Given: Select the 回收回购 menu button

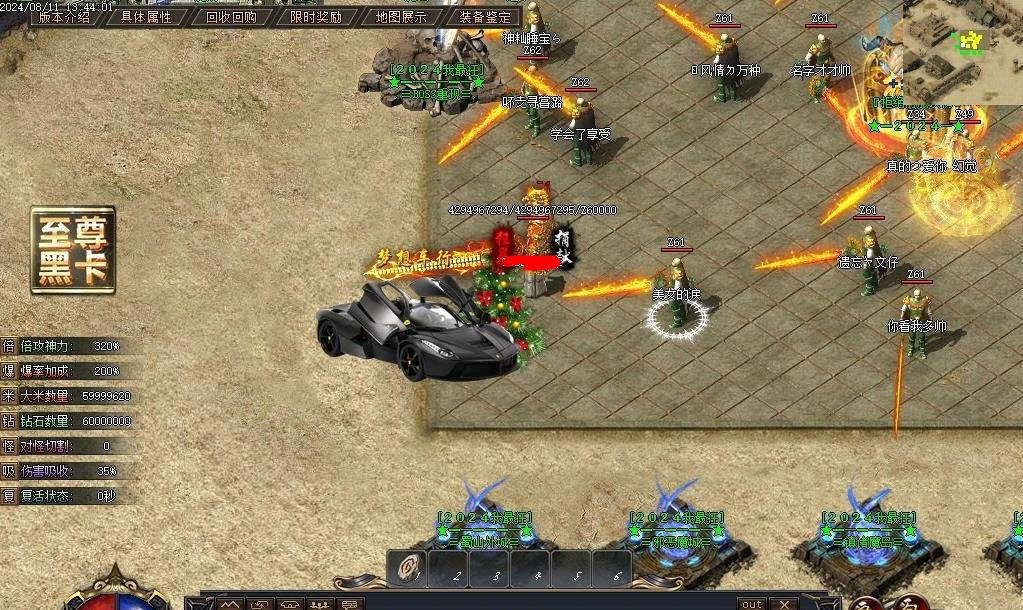Looking at the screenshot, I should (x=231, y=17).
